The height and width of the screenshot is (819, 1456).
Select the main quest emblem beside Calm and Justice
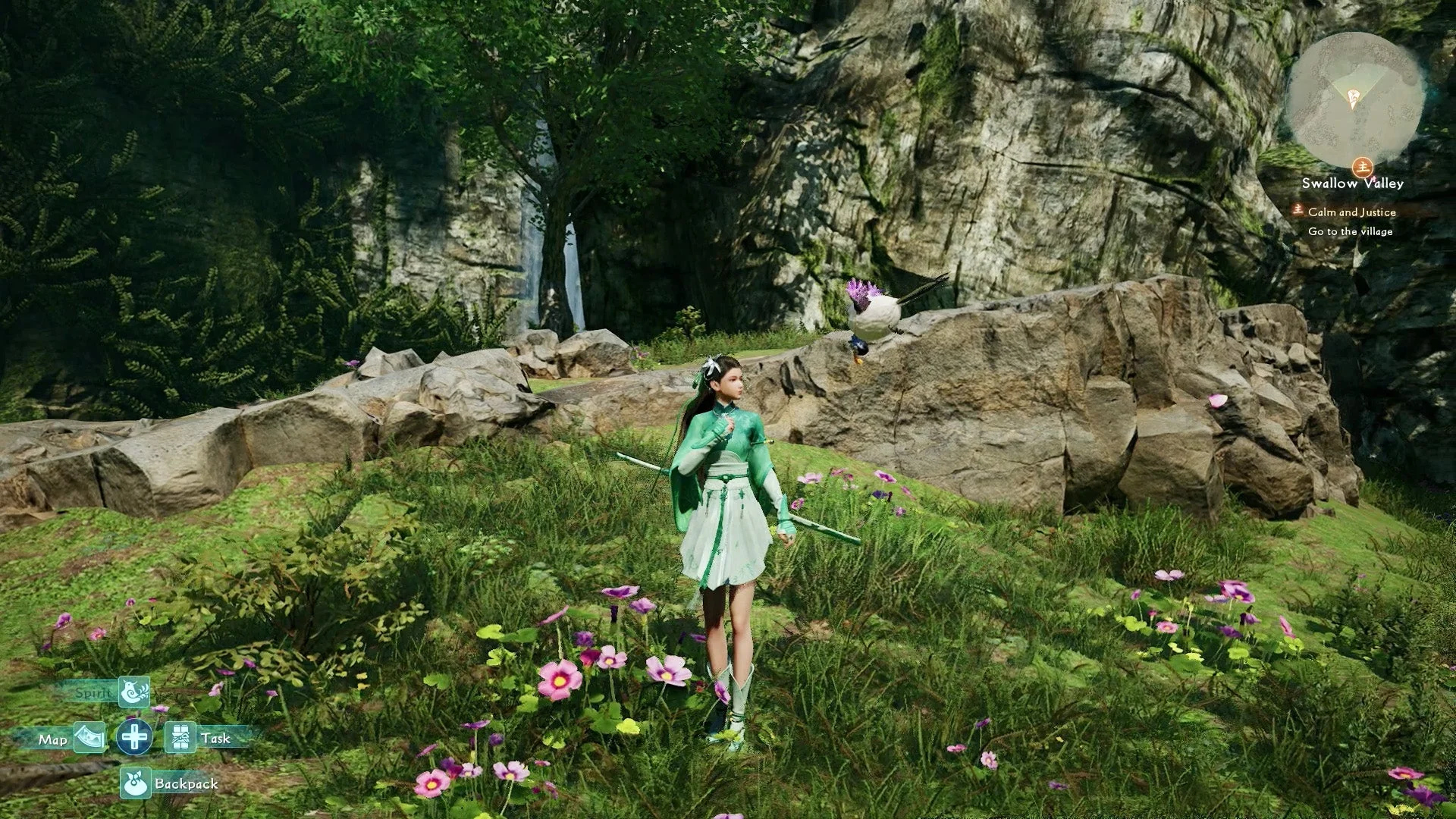(1298, 212)
